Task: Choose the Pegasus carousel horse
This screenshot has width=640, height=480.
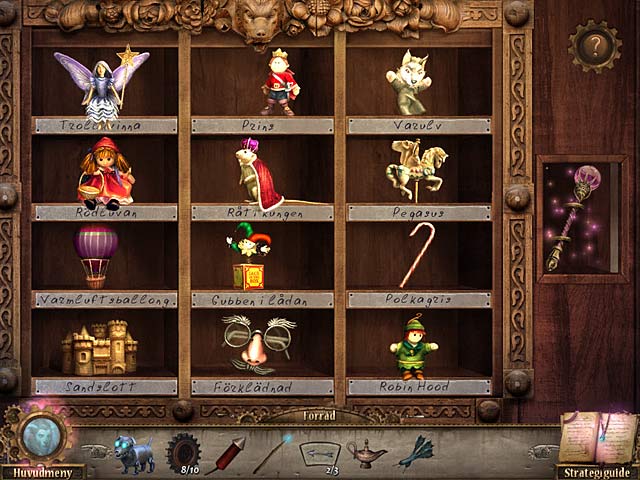Action: (417, 170)
